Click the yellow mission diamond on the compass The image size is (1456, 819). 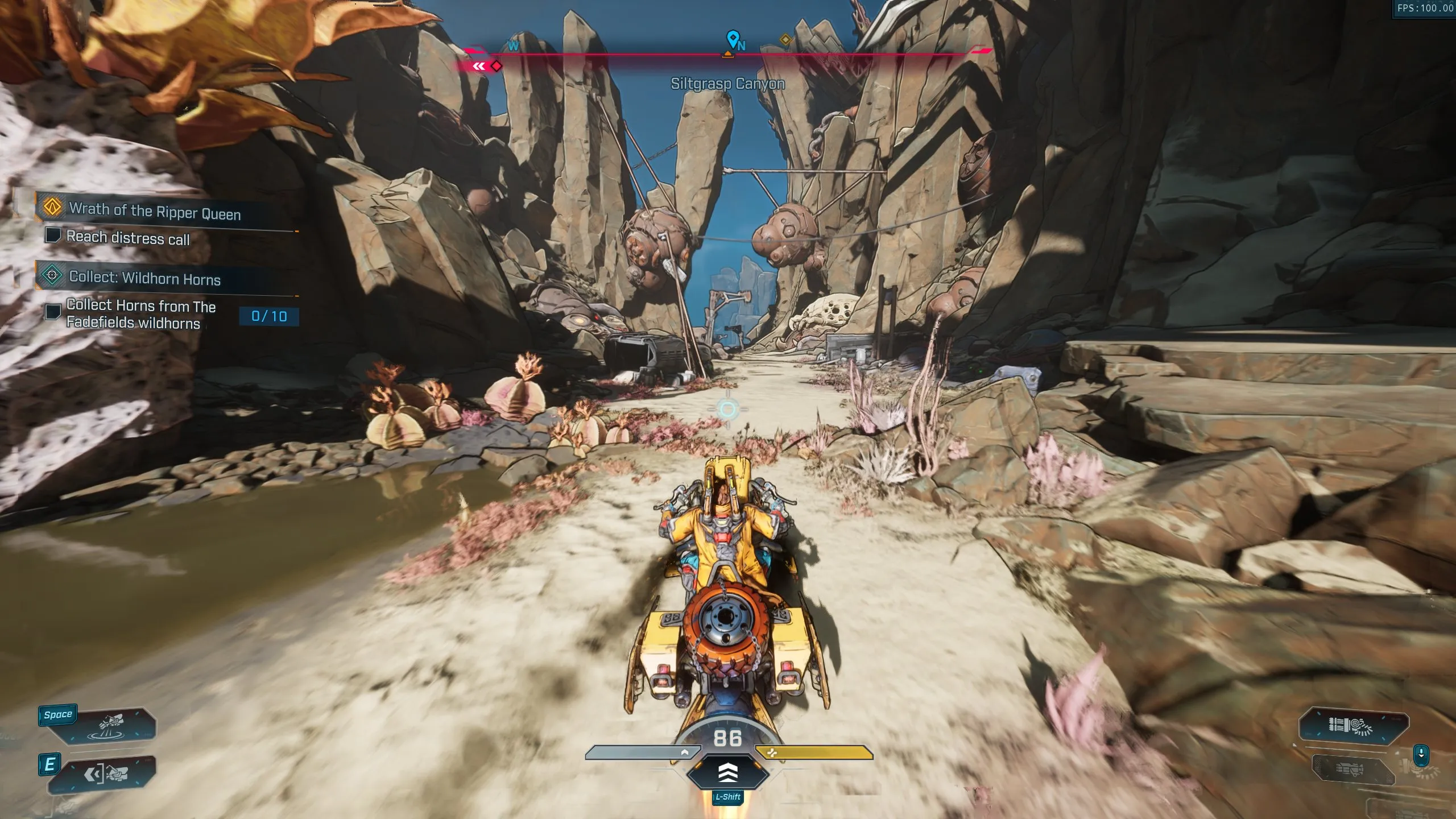pos(785,40)
